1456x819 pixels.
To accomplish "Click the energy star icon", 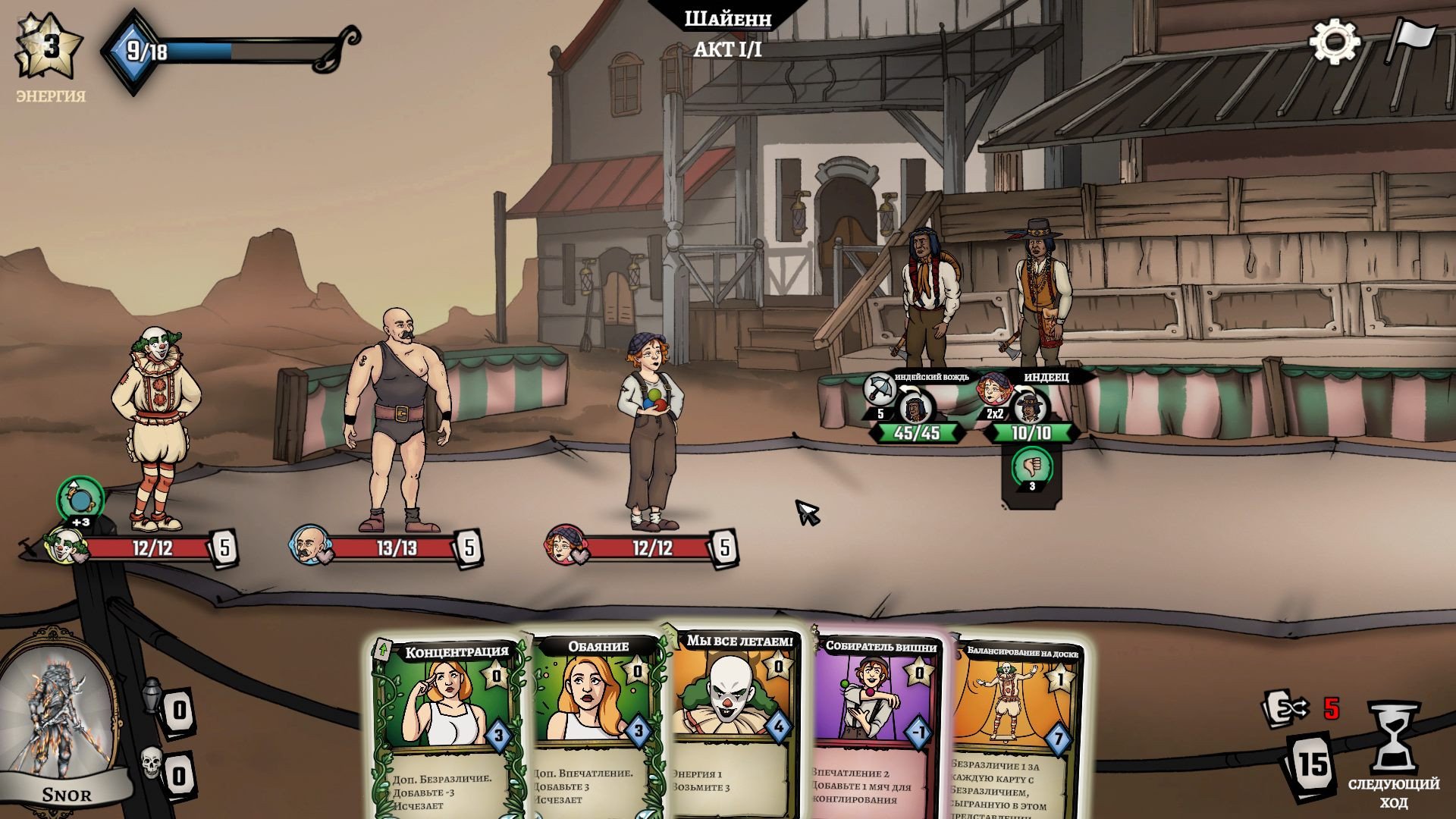I will [47, 47].
